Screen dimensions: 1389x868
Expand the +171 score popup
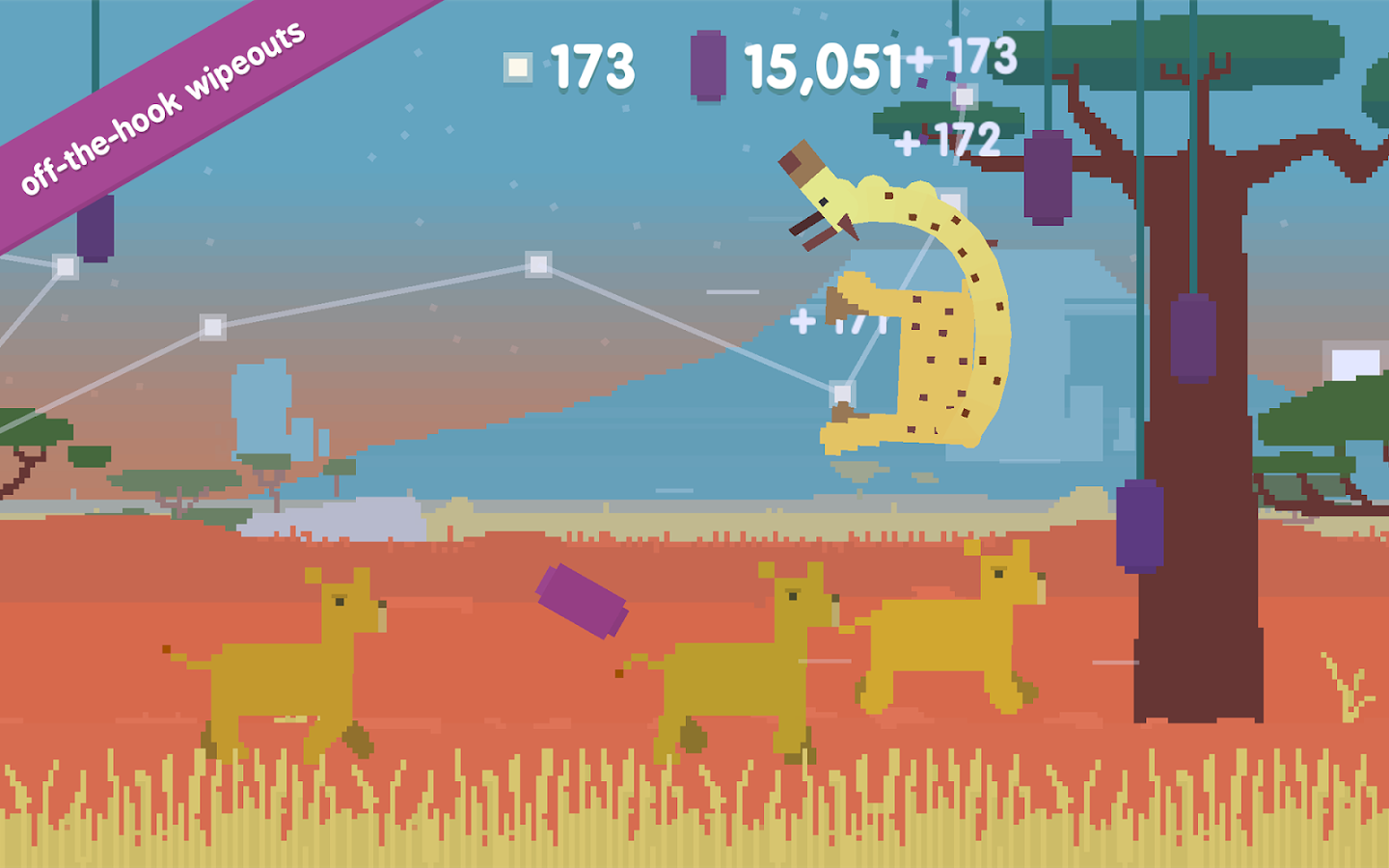pos(841,322)
